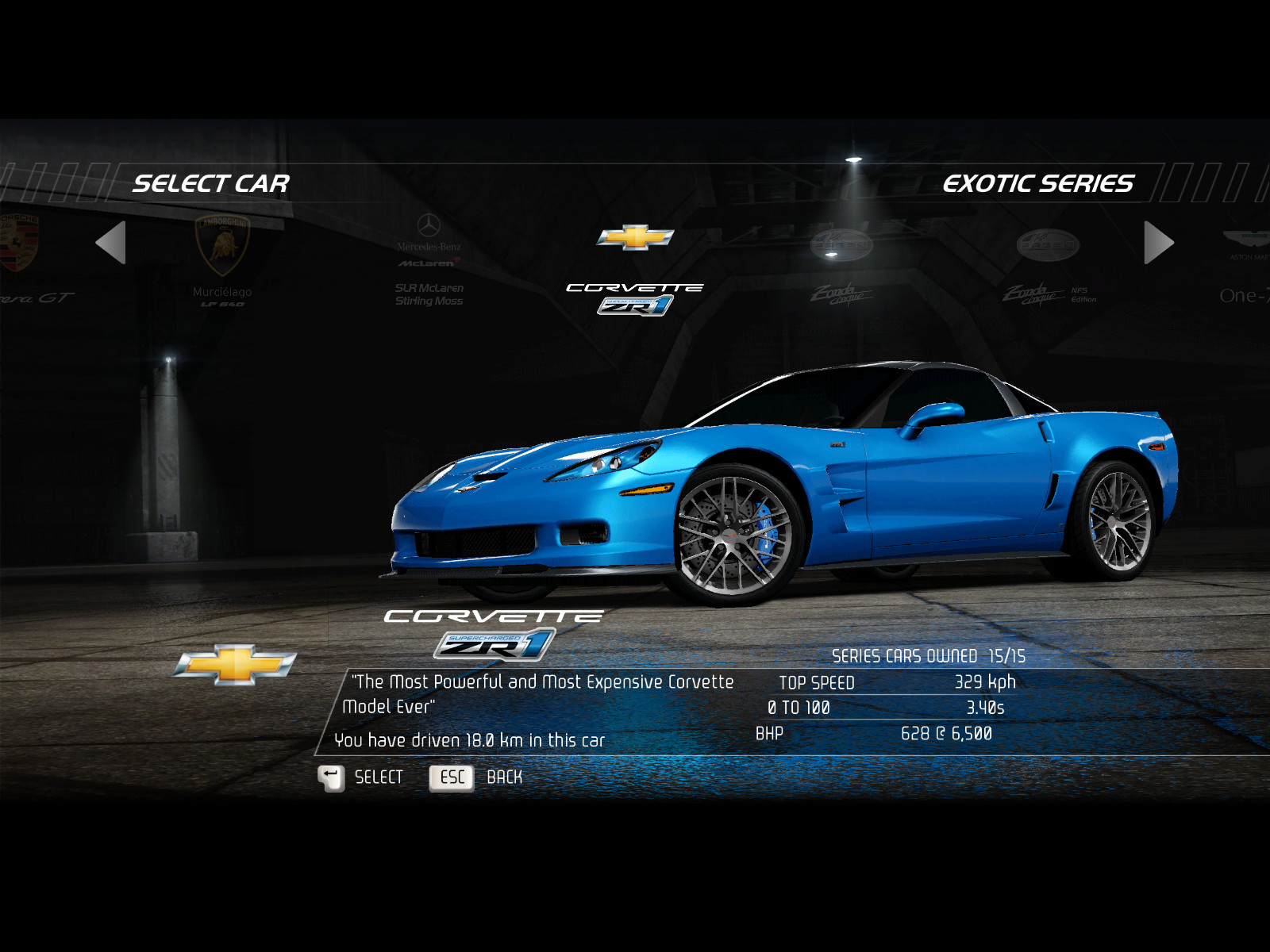Image resolution: width=1270 pixels, height=952 pixels.
Task: Advance car list with the right arrow
Action: pos(1159,242)
